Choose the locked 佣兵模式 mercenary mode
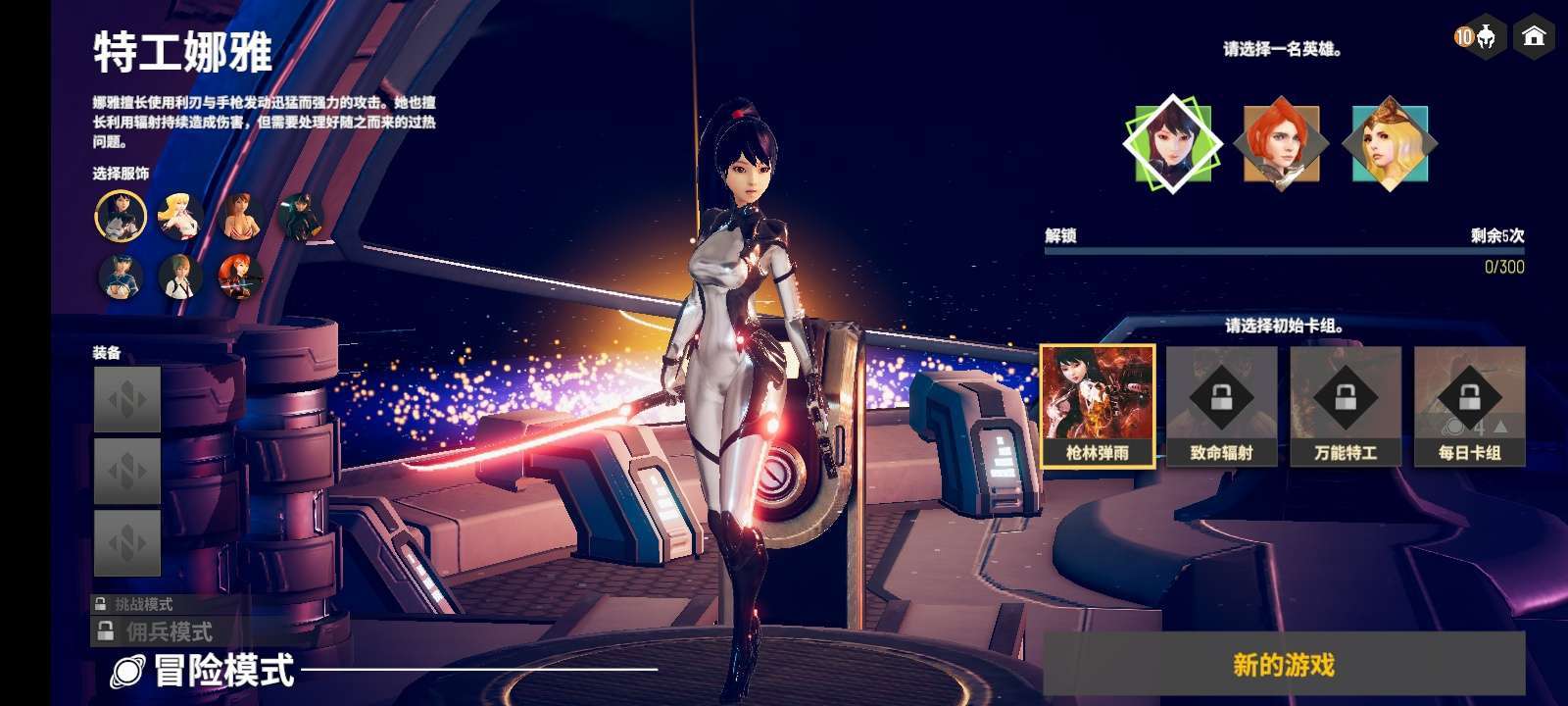Viewport: 1568px width, 706px height. [167, 631]
